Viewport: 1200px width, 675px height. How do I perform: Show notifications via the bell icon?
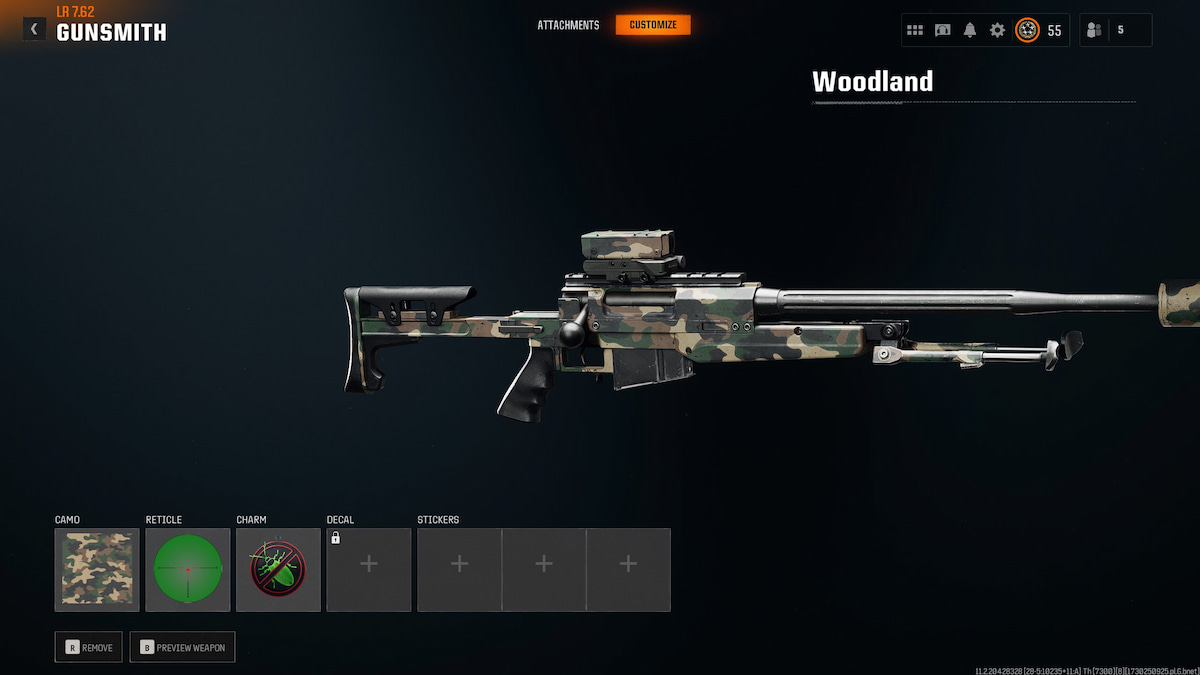(969, 30)
